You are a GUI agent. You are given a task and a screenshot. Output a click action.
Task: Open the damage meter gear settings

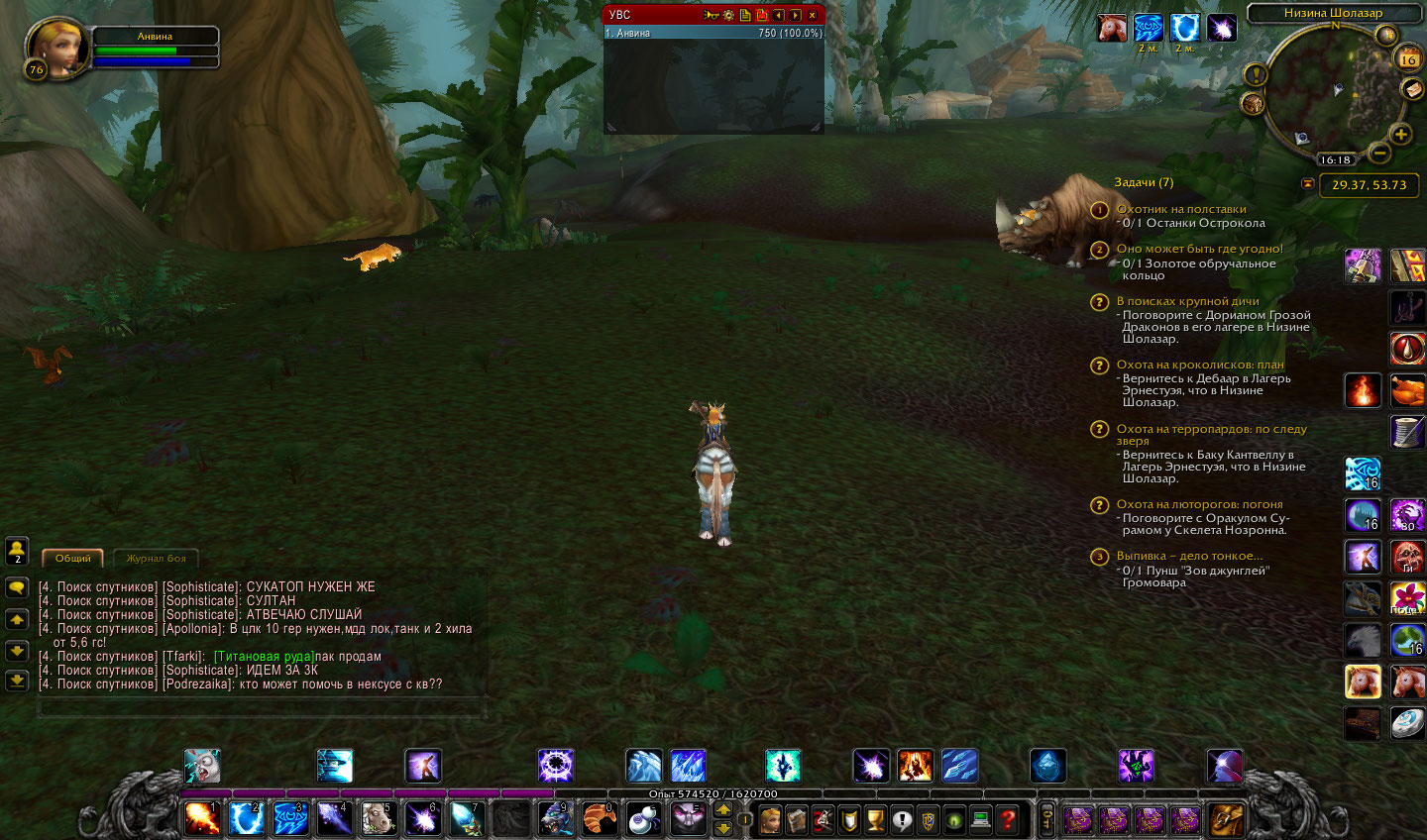[x=728, y=15]
